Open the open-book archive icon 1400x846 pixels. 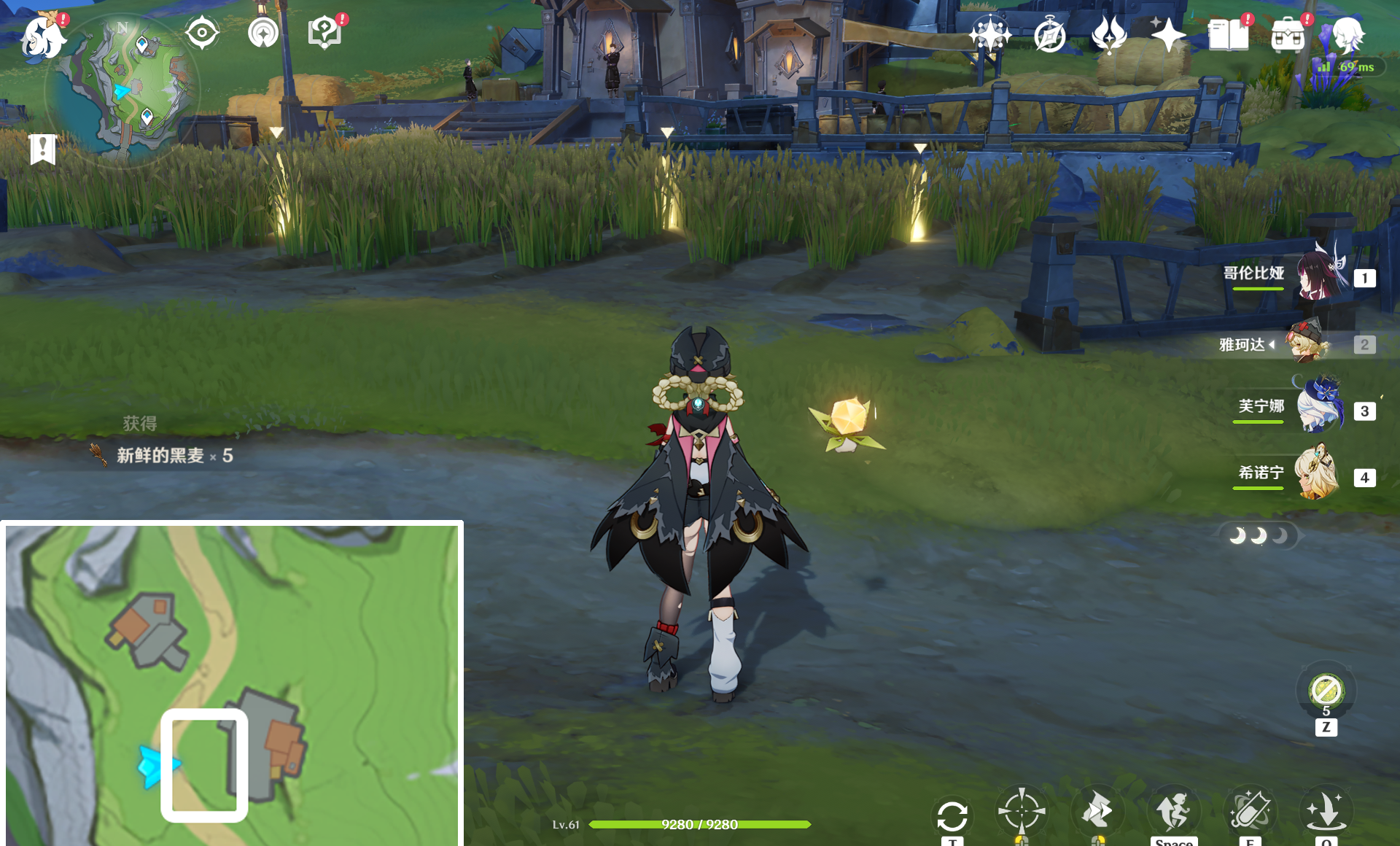click(x=1228, y=34)
